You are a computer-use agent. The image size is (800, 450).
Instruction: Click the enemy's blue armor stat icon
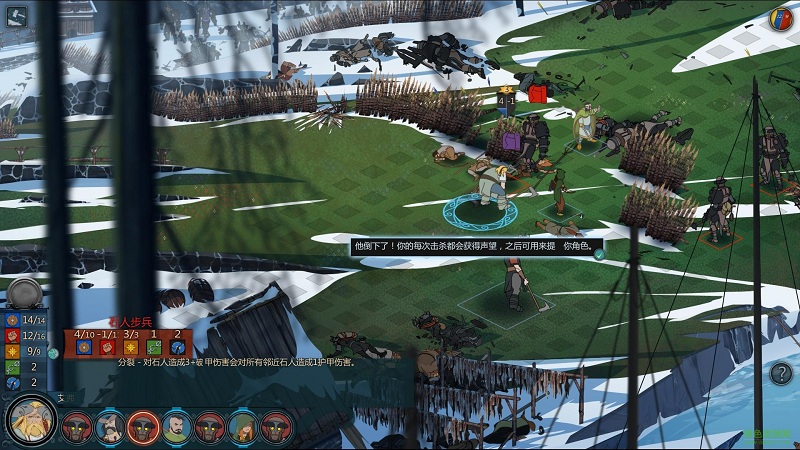click(x=83, y=346)
